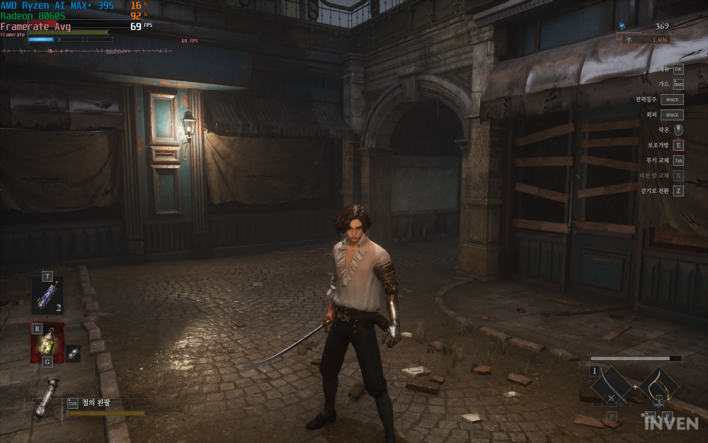This screenshot has width=708, height=443.
Task: Click the small grey item beside the lantern
Action: point(74,353)
